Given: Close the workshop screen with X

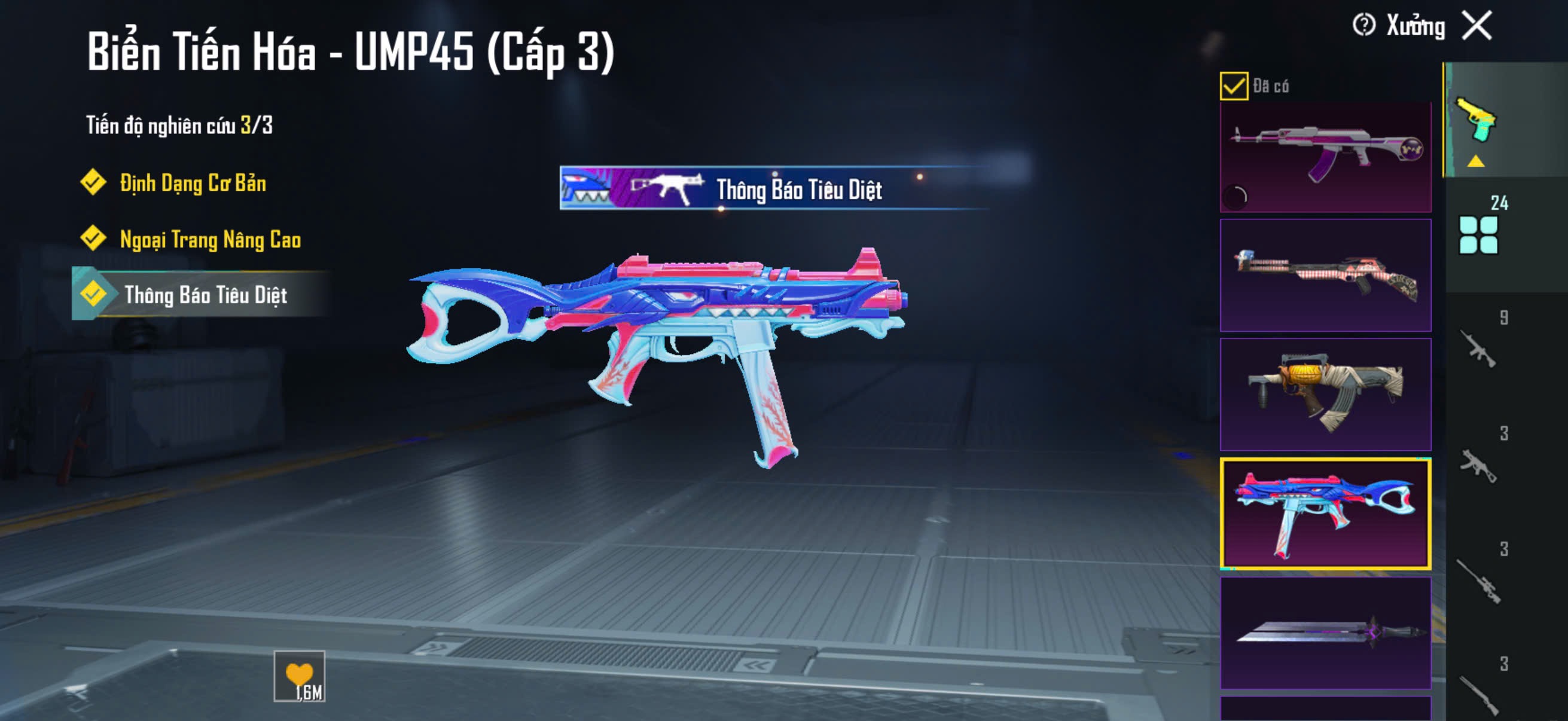Looking at the screenshot, I should pos(1477,26).
